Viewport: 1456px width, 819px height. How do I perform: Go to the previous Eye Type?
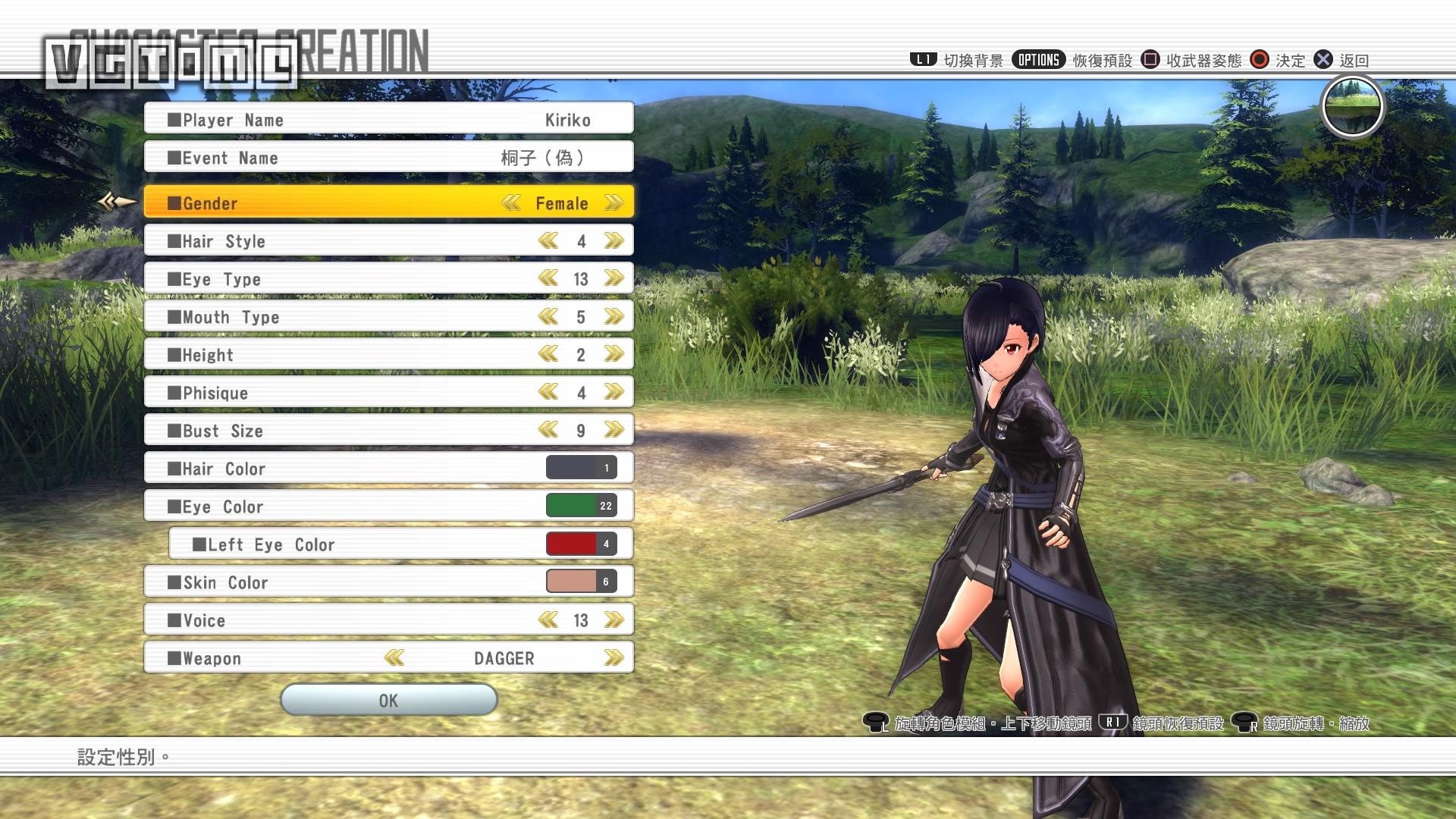point(548,279)
